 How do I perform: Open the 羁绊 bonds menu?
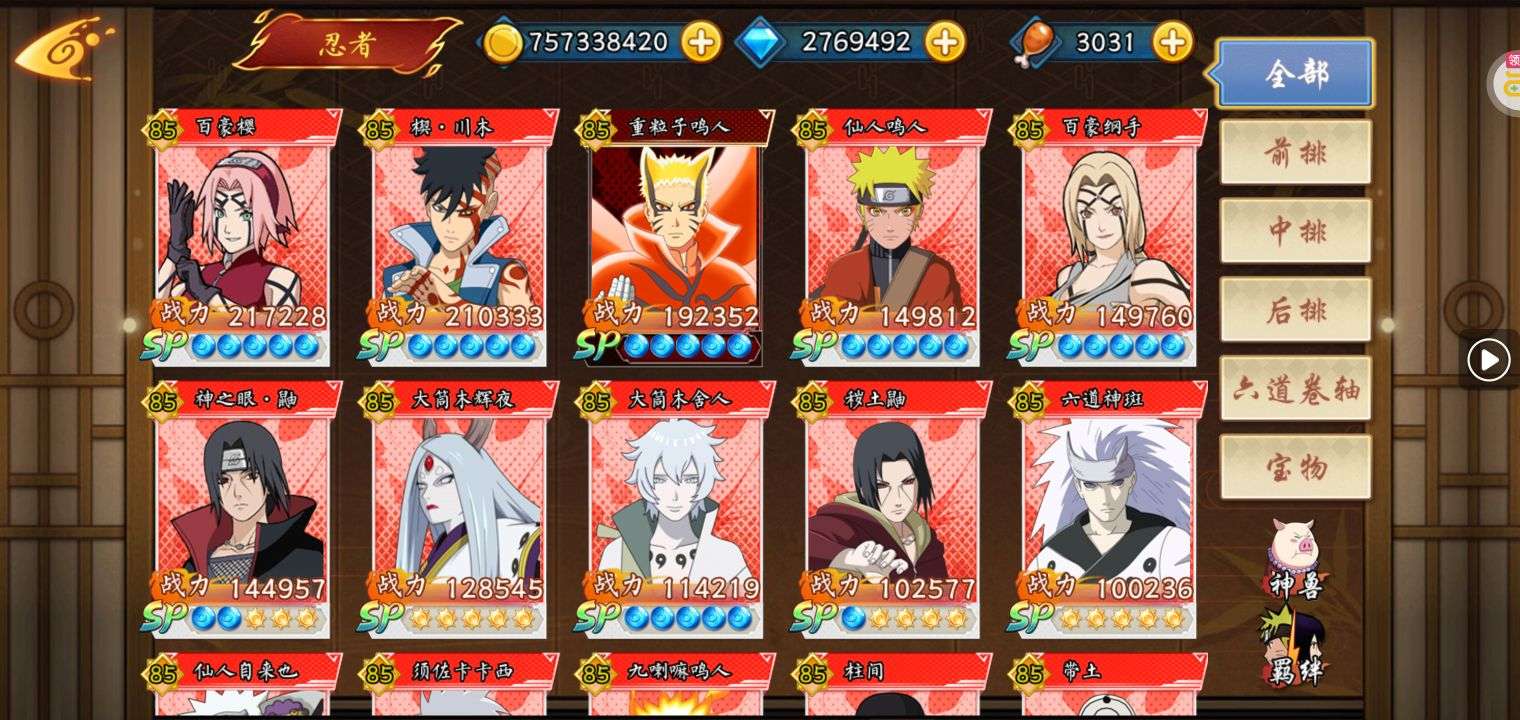click(1295, 647)
